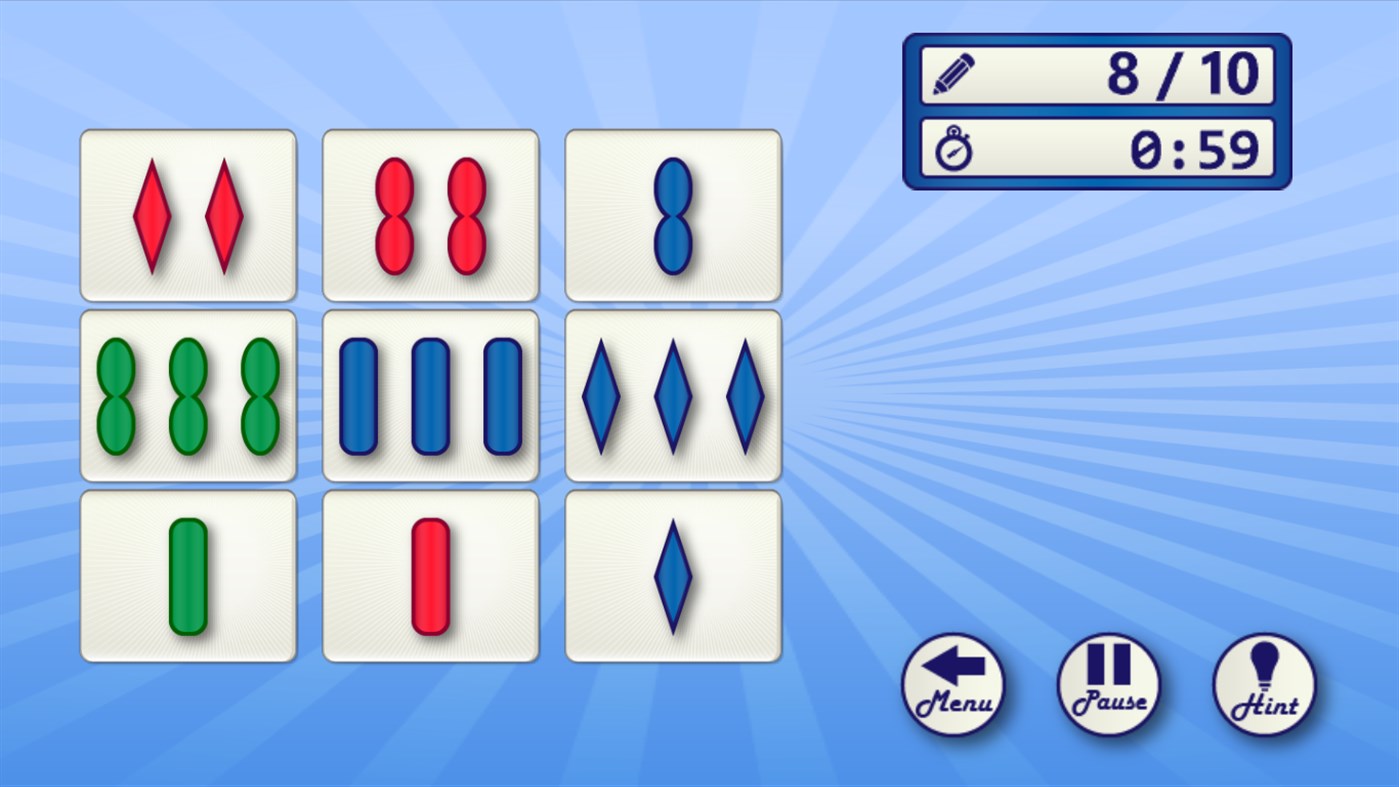Select the card with two red diamonds

tap(188, 213)
